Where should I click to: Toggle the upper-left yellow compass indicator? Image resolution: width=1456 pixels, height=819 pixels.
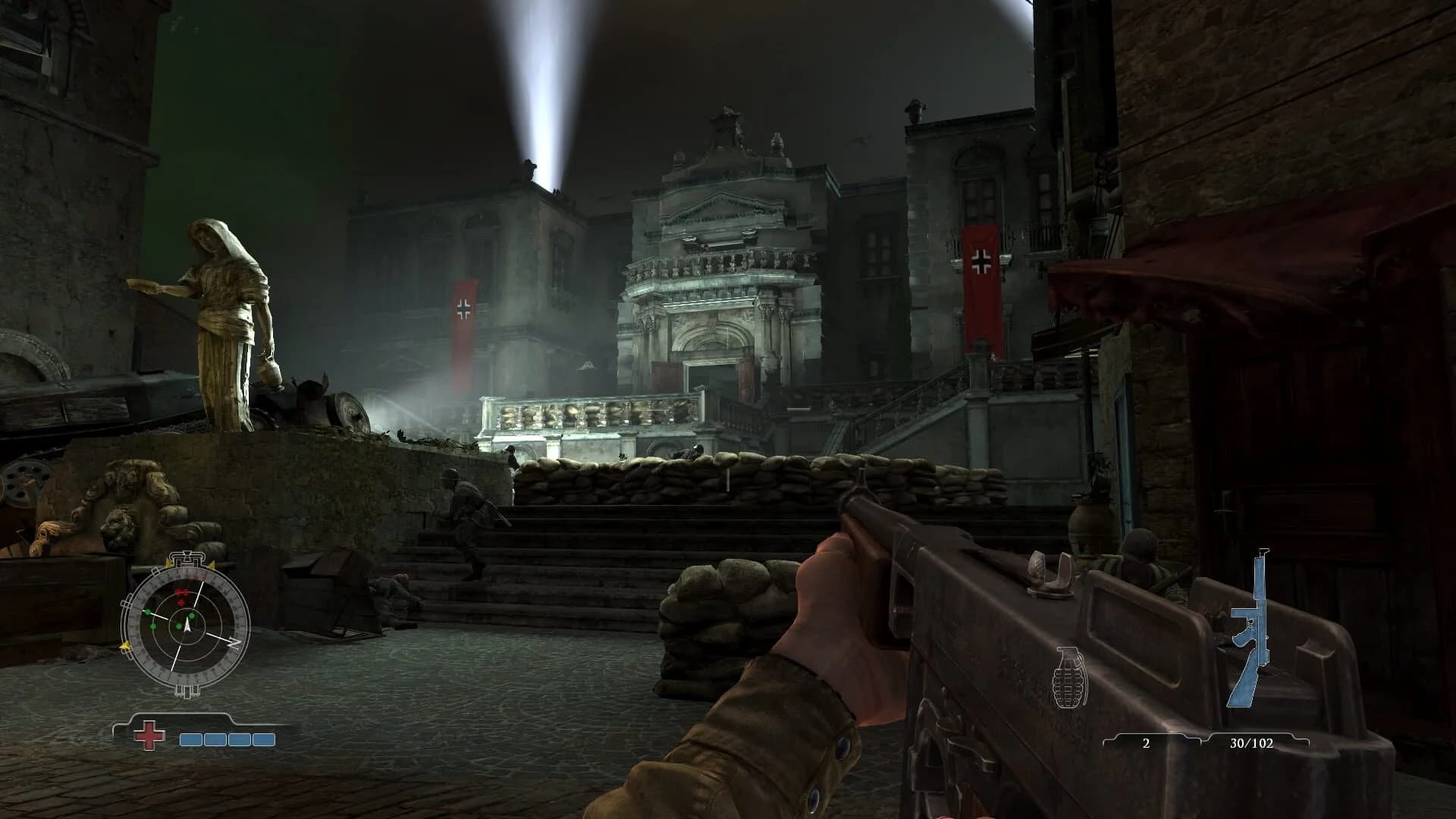(169, 563)
